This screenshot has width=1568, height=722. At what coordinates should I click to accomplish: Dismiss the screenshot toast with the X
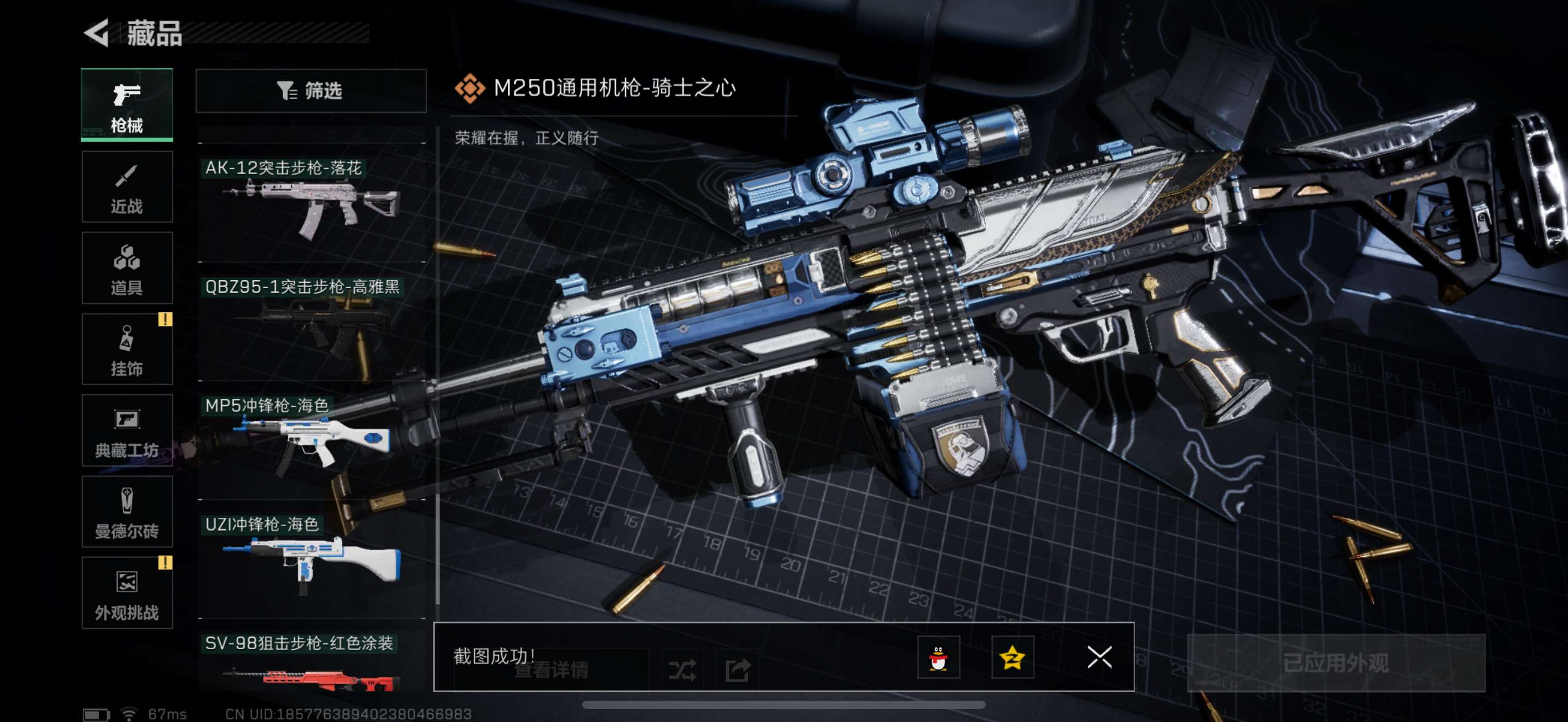1099,659
